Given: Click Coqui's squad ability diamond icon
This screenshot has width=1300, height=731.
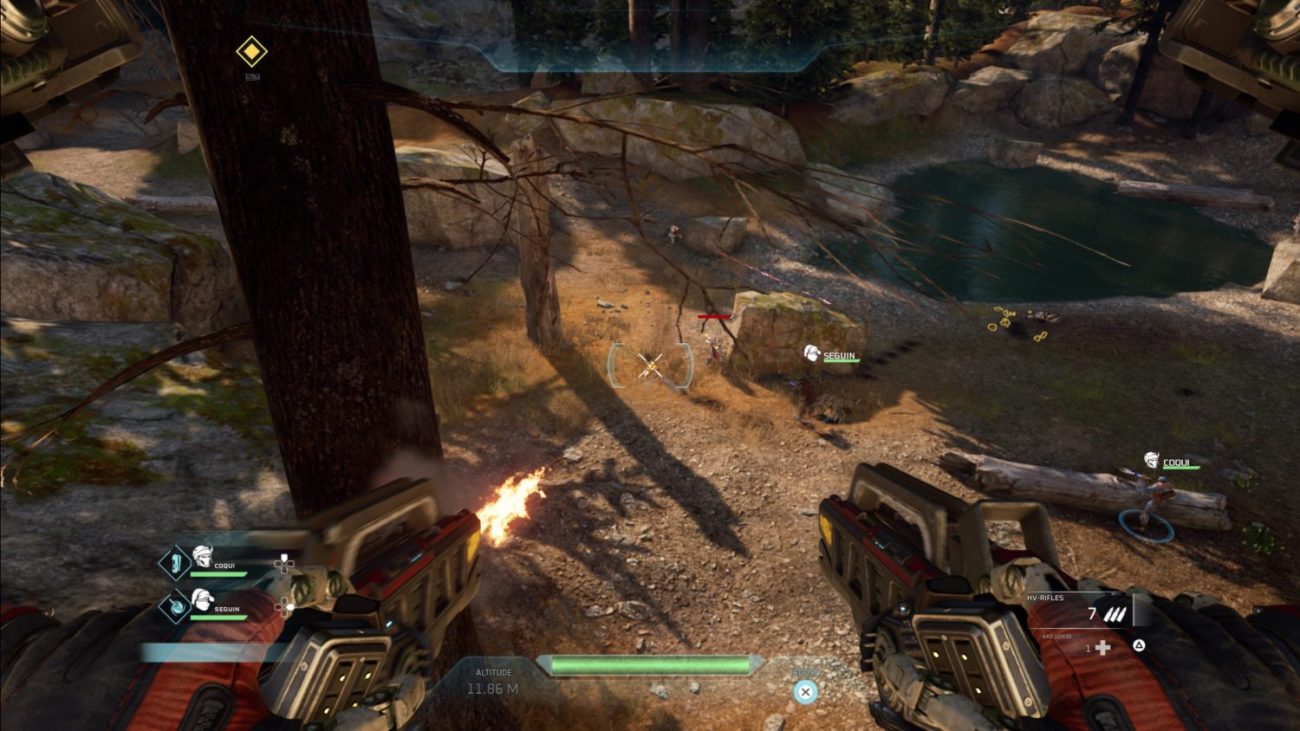Looking at the screenshot, I should 174,562.
